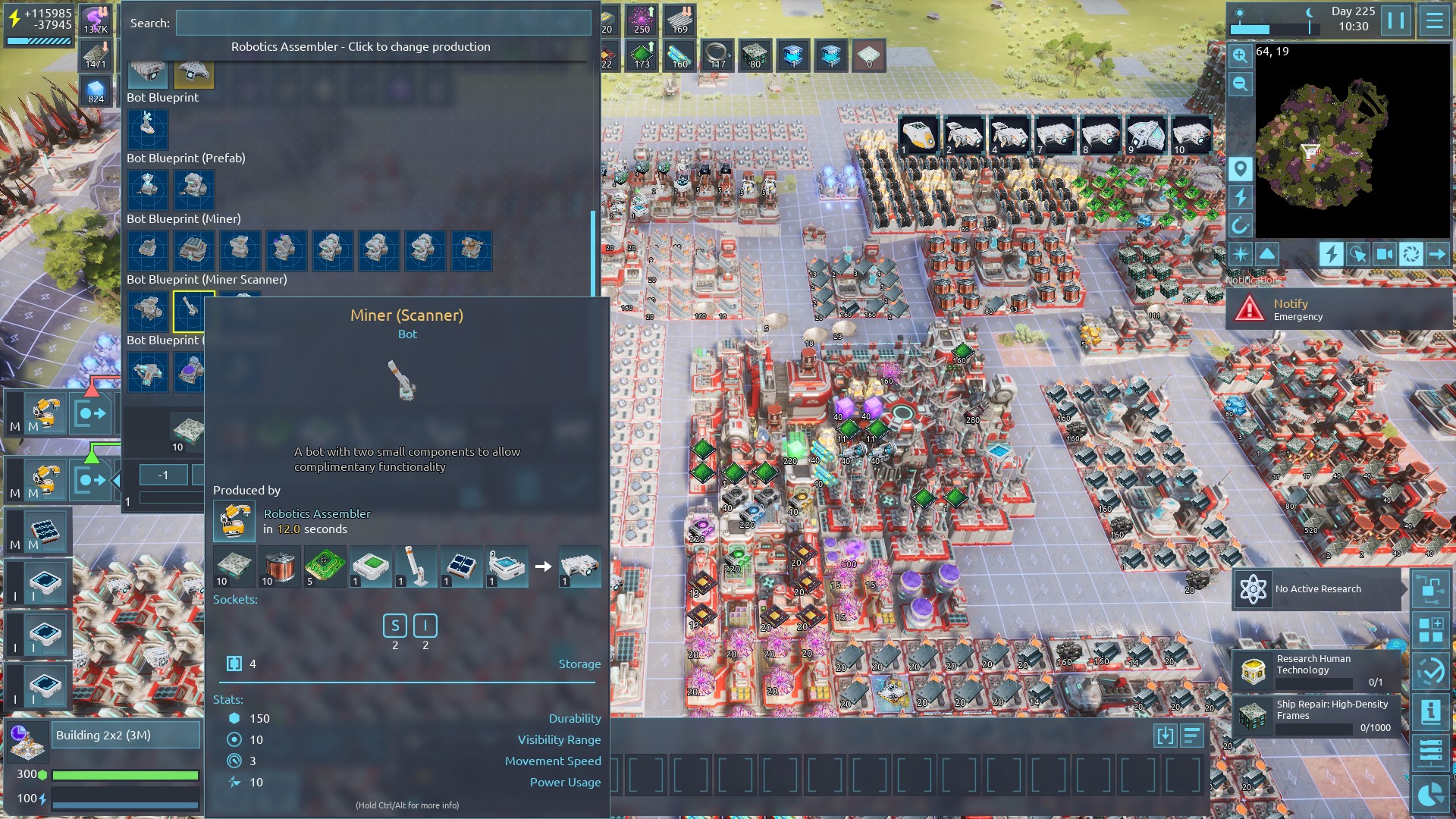This screenshot has height=819, width=1456.
Task: Zoom in the minimap
Action: click(x=1240, y=55)
